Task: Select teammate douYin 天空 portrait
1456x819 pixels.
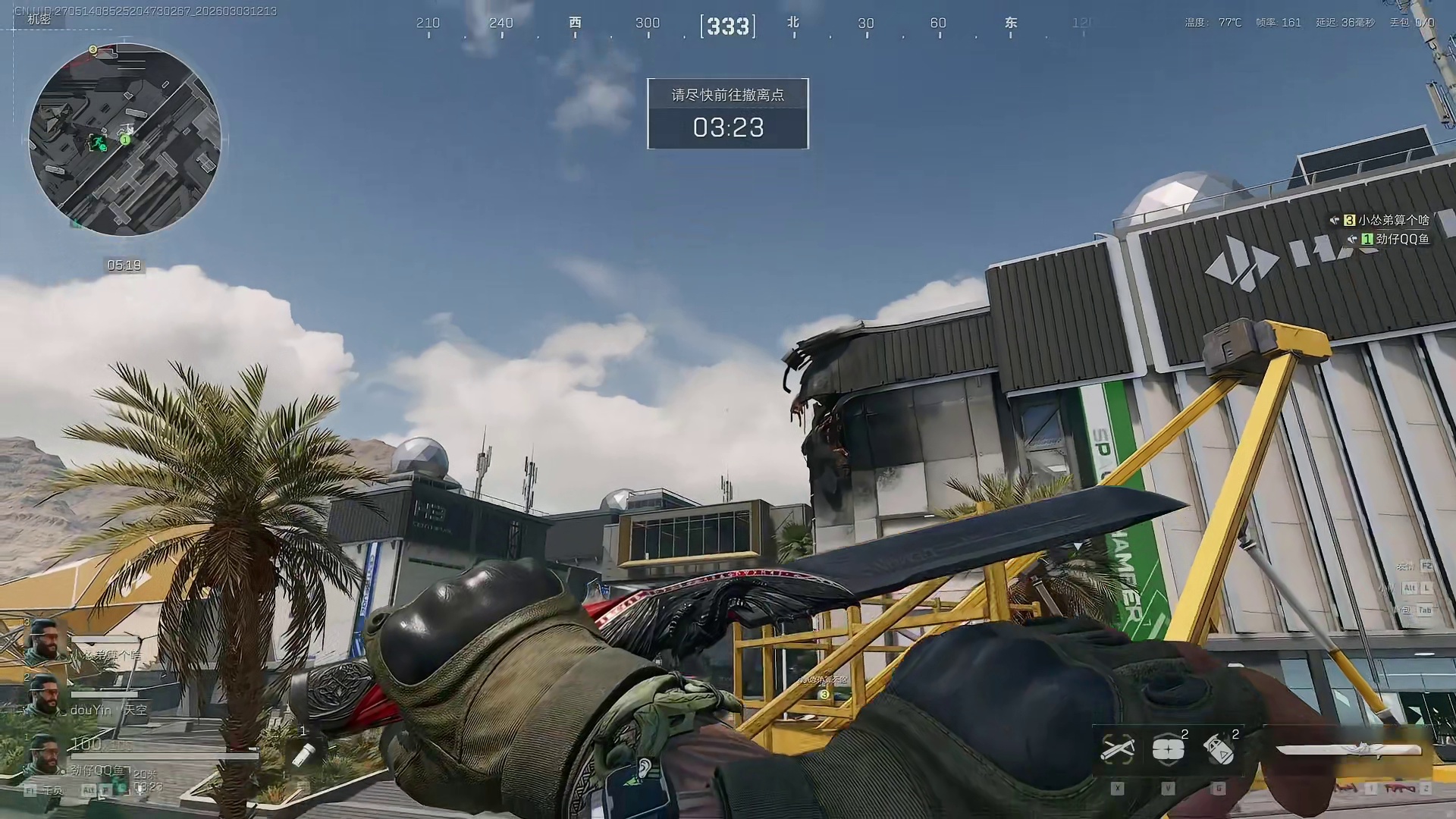Action: [43, 695]
